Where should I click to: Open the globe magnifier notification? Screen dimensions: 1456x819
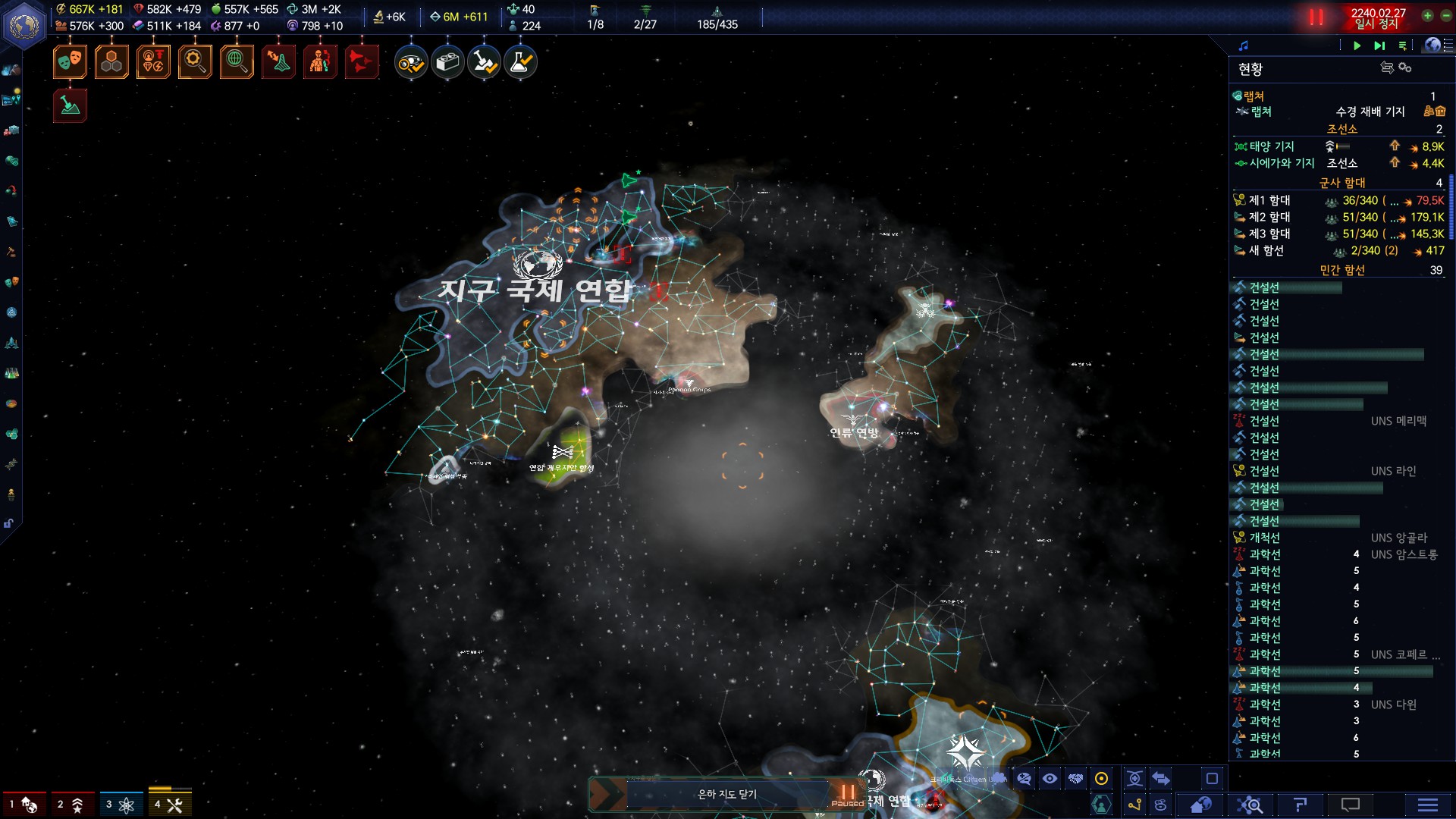[237, 62]
